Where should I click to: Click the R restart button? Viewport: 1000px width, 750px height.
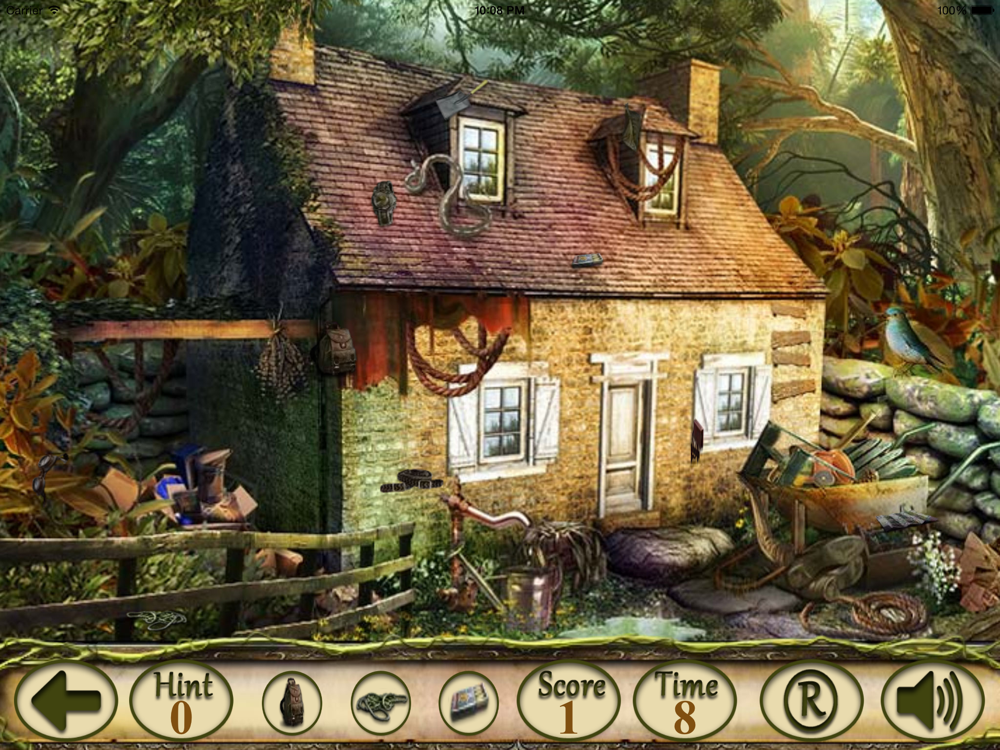[x=811, y=700]
